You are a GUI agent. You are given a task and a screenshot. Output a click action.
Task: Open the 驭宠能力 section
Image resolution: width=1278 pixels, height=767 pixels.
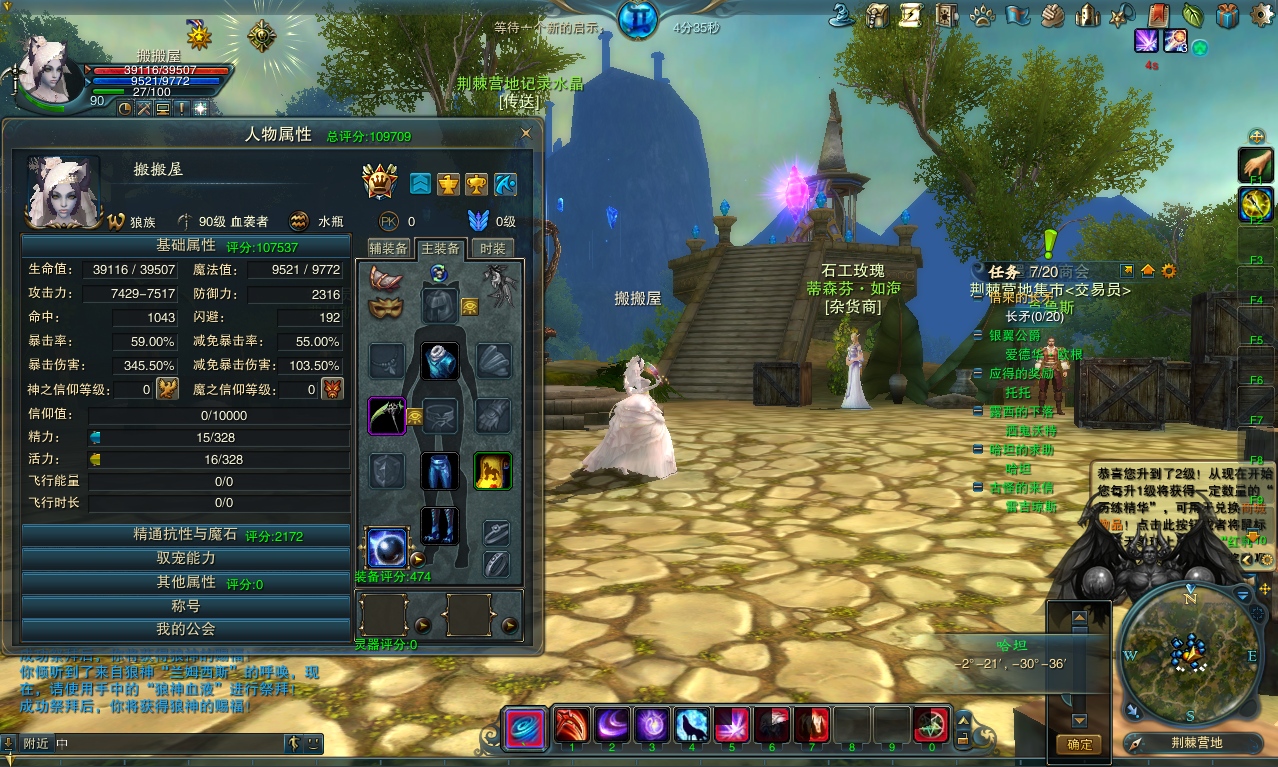(186, 559)
